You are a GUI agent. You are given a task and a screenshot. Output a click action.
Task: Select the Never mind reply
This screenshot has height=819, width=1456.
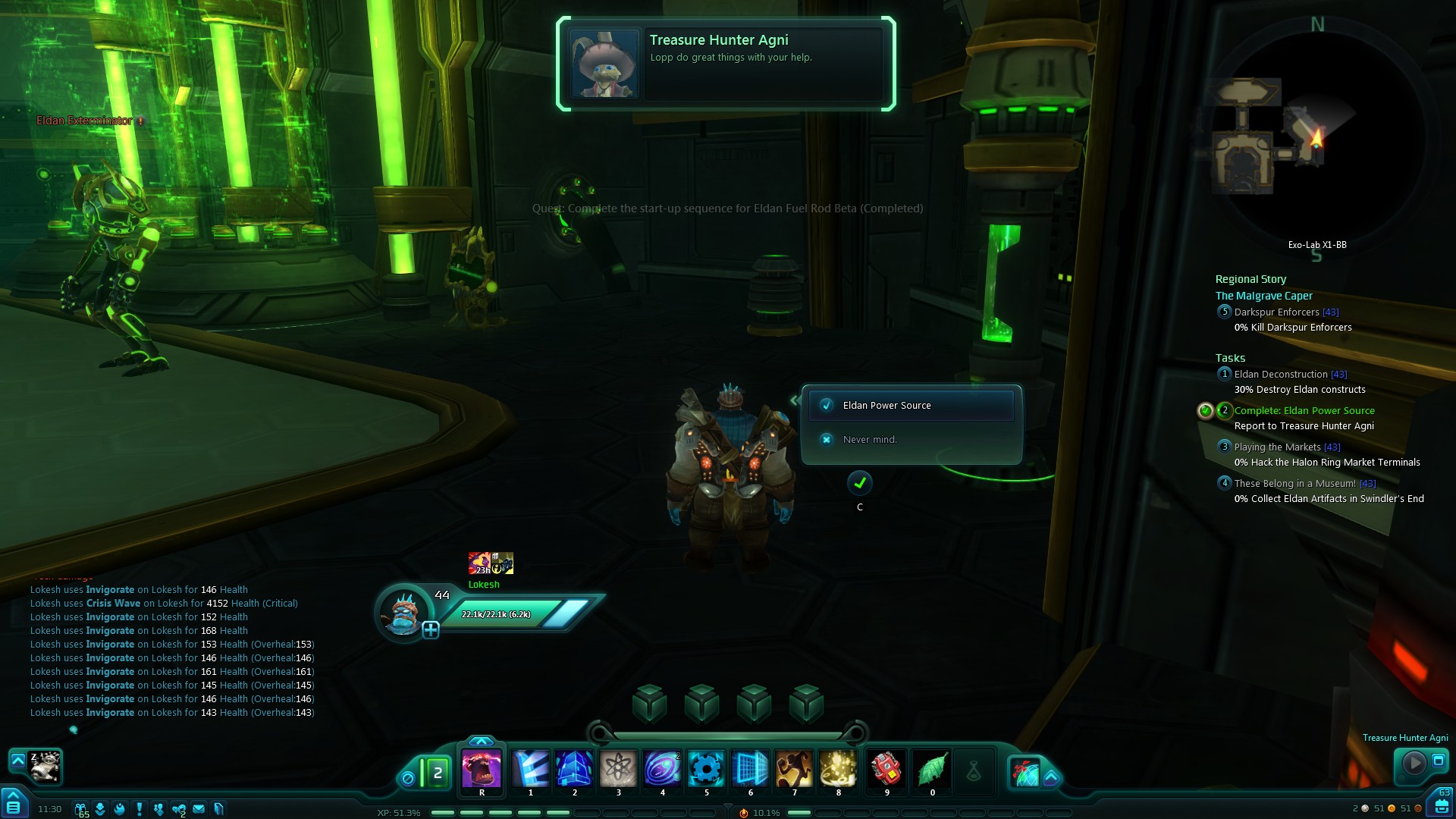[869, 440]
